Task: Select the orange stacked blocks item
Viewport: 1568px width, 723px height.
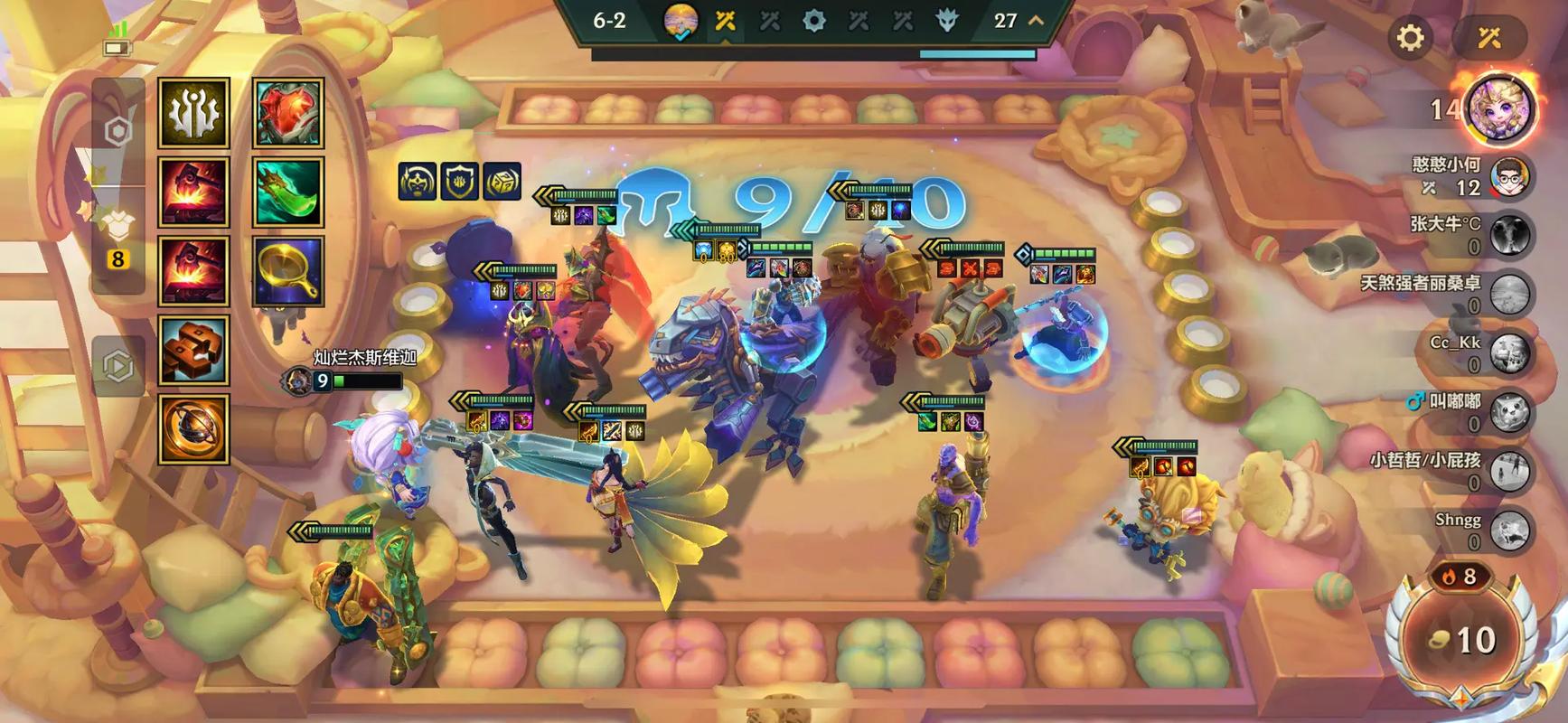Action: (x=193, y=351)
